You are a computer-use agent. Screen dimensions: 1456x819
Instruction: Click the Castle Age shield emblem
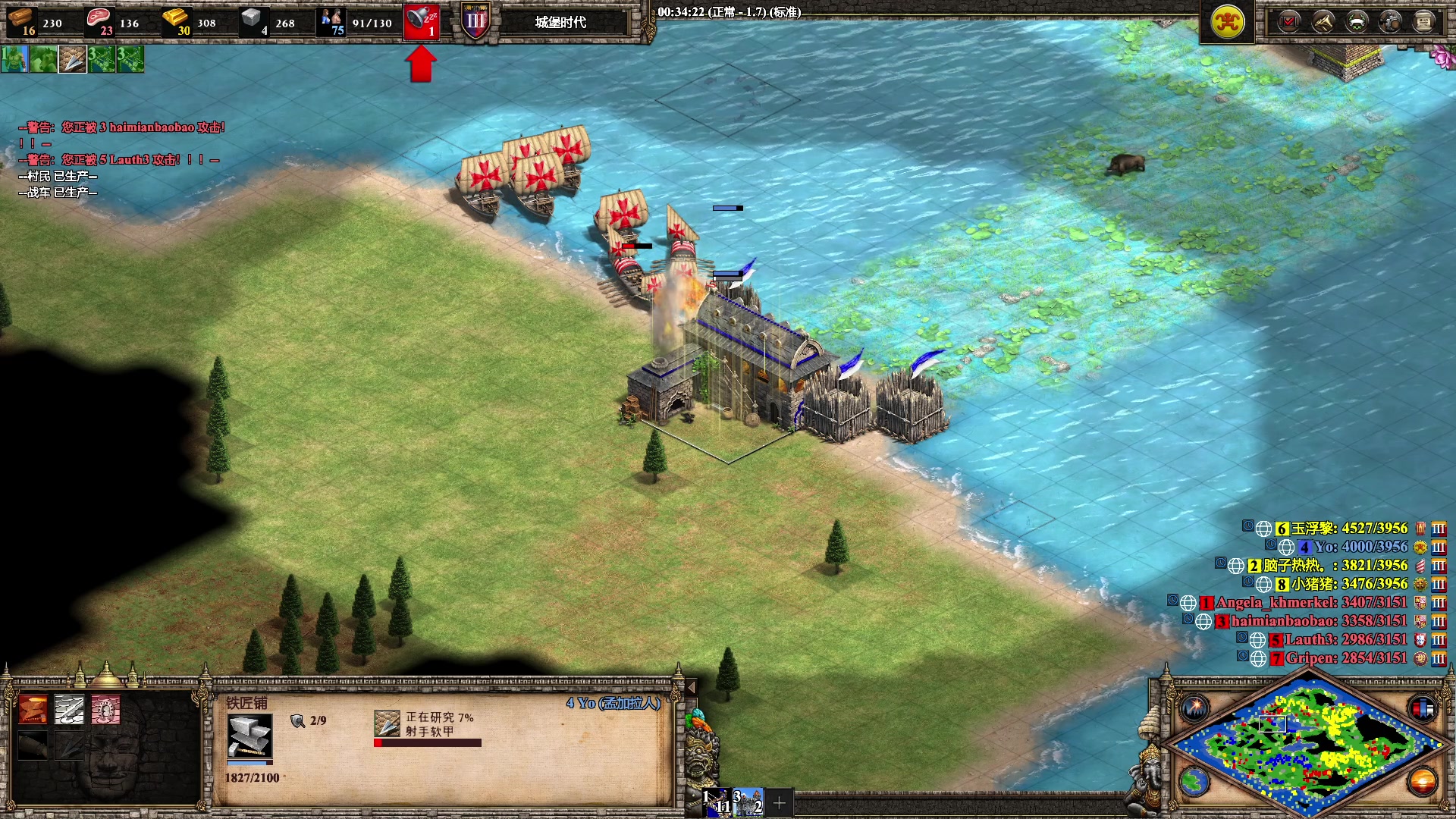(x=475, y=21)
